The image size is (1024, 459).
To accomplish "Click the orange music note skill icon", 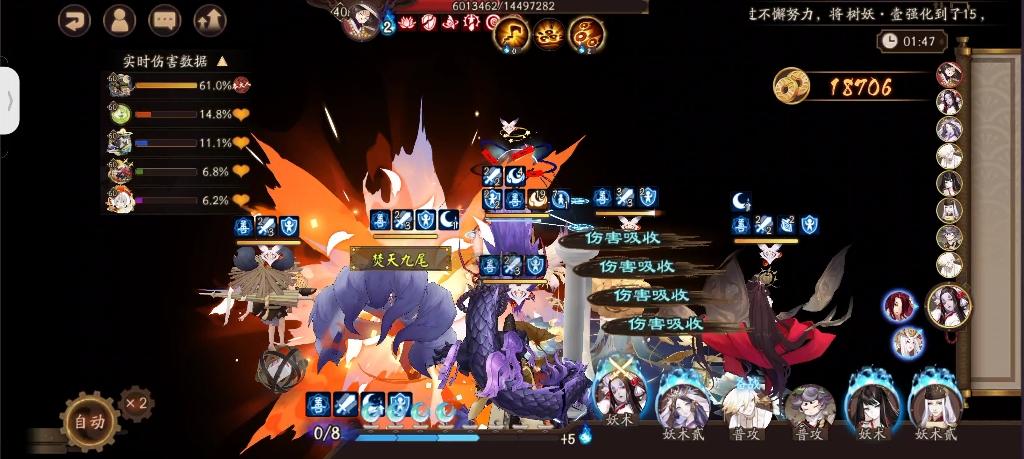I will [x=512, y=35].
